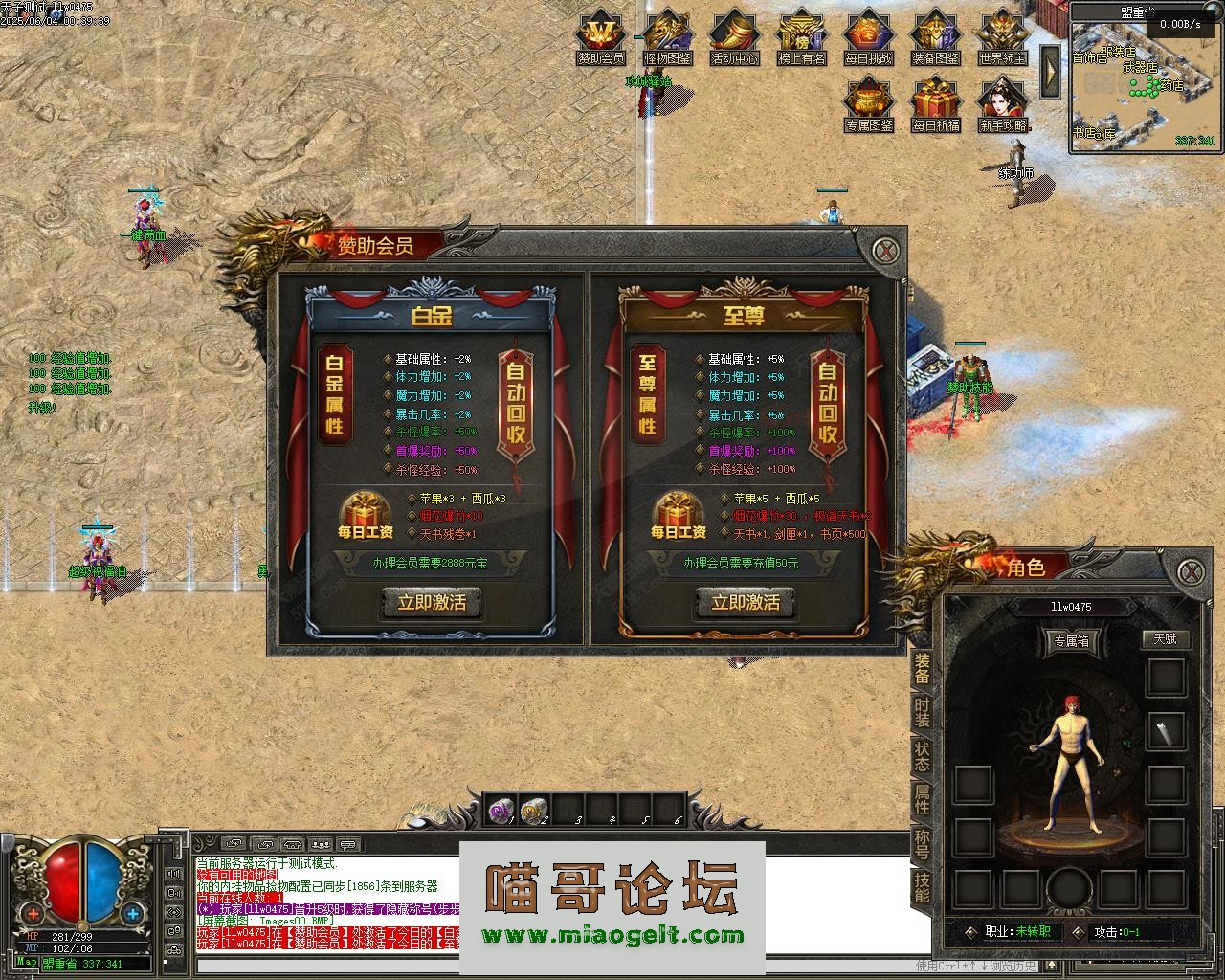Activate the 白金 (Platinum) membership
The height and width of the screenshot is (980, 1225).
[x=431, y=603]
